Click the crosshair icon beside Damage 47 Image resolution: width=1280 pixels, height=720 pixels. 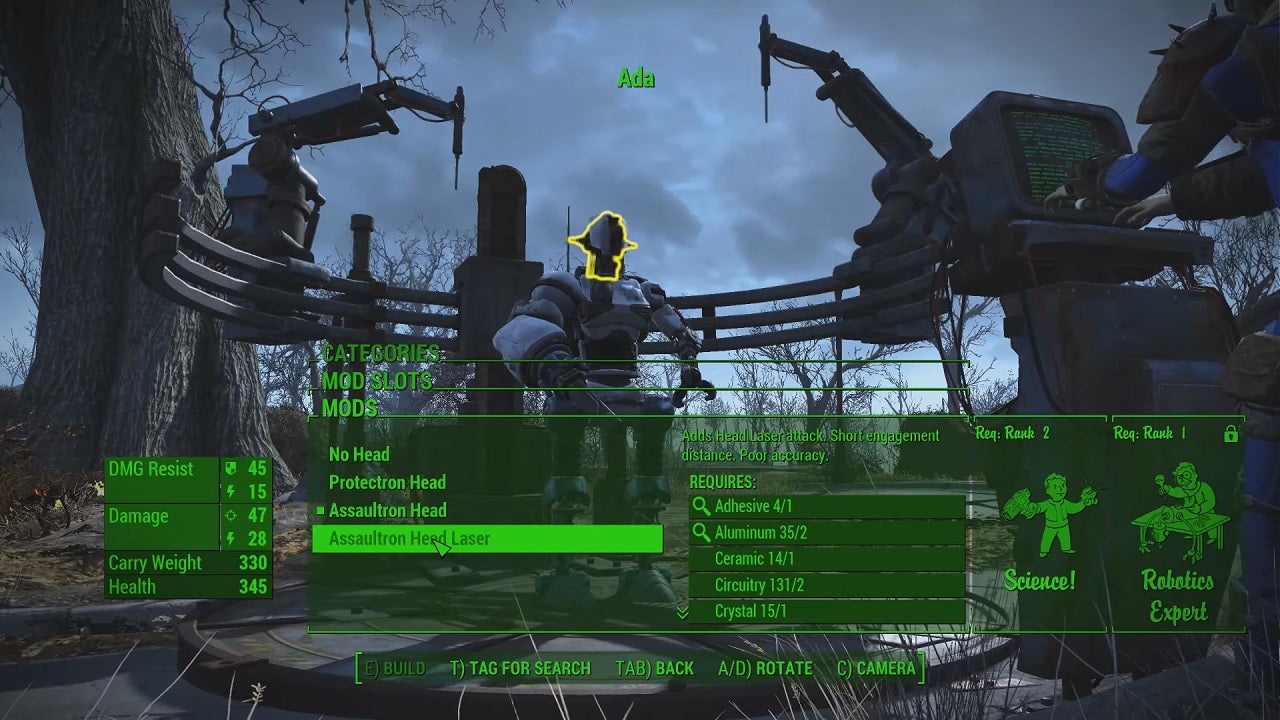tap(230, 514)
